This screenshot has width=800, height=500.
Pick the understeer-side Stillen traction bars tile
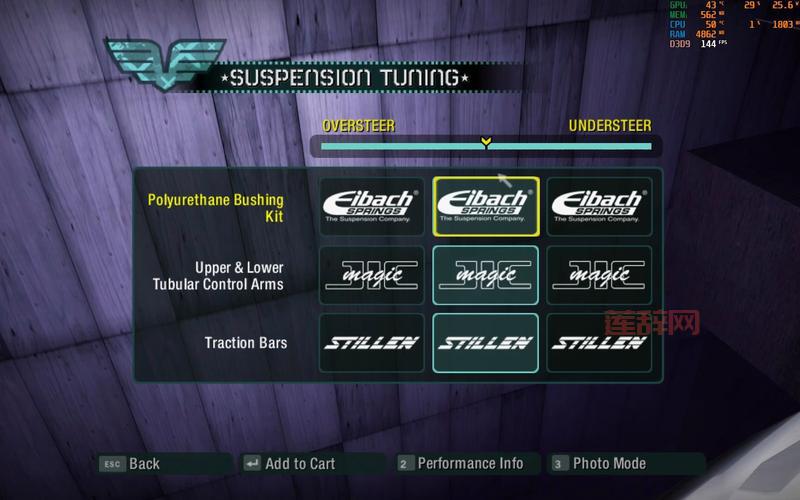click(x=599, y=343)
